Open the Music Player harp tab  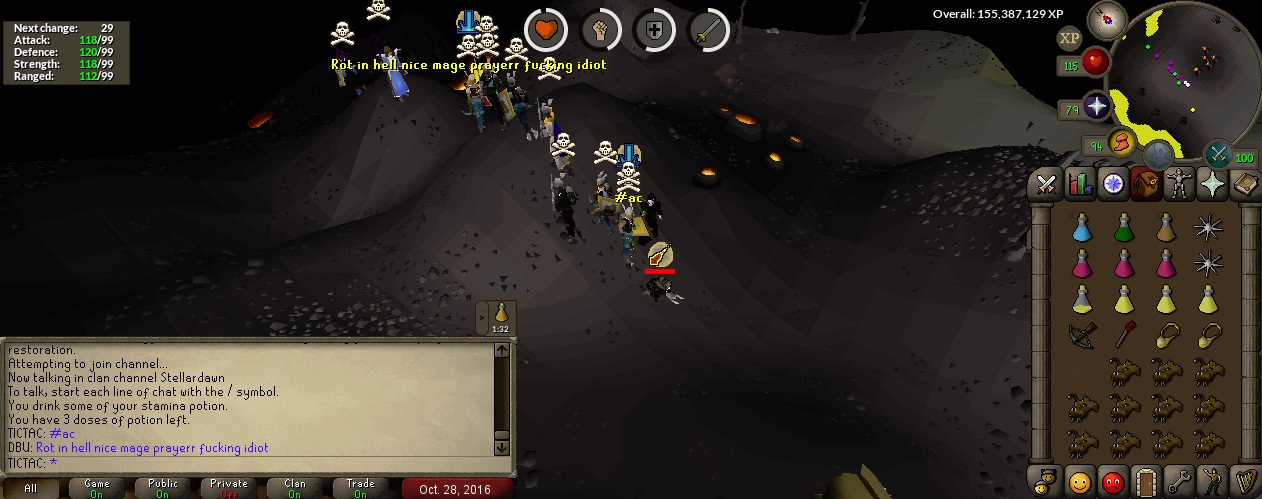pyautogui.click(x=1245, y=481)
